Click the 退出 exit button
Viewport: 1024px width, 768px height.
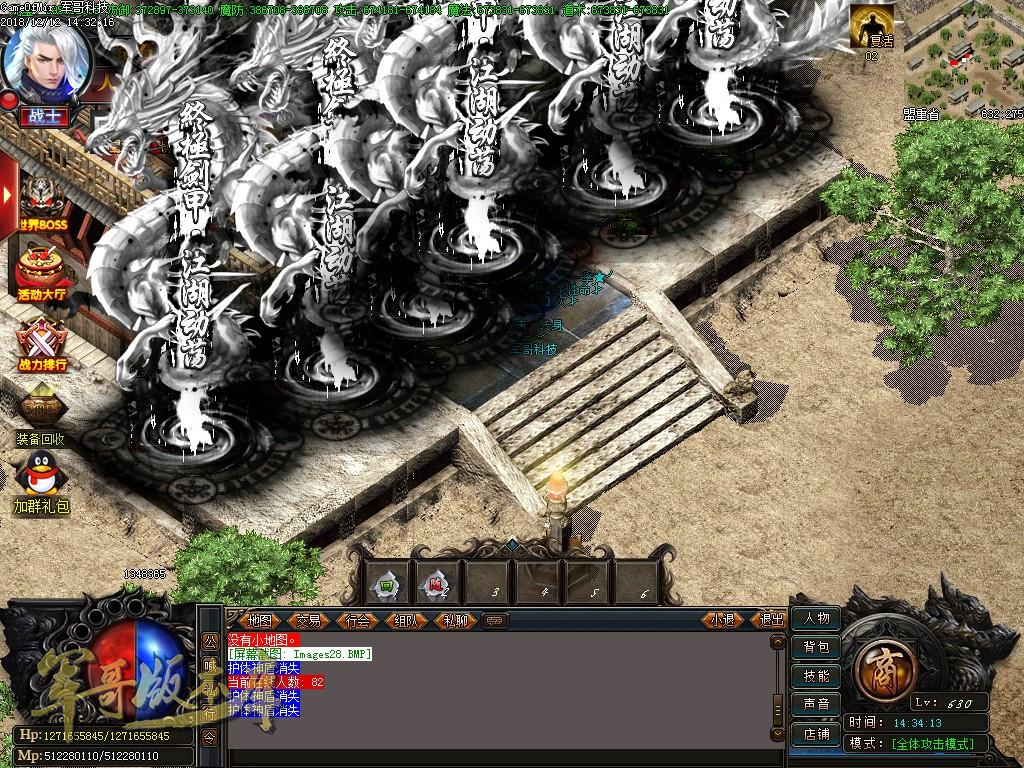[771, 620]
